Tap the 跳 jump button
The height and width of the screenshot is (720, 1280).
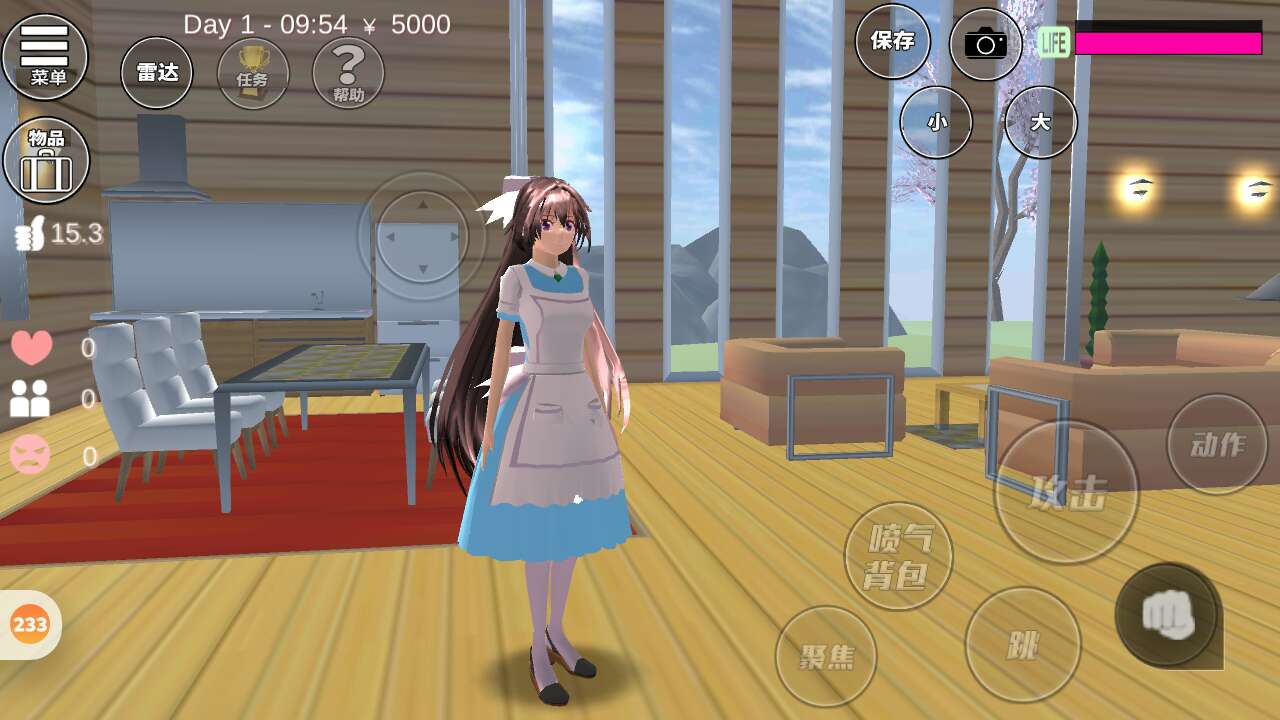(1022, 645)
